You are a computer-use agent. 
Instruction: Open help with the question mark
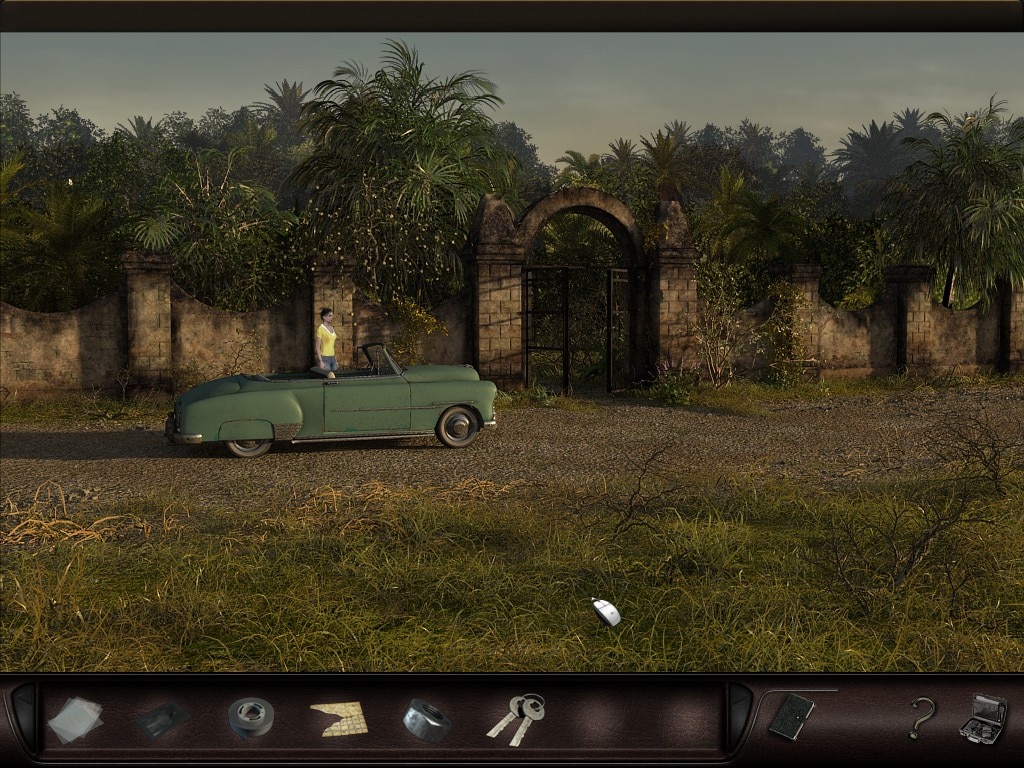921,718
